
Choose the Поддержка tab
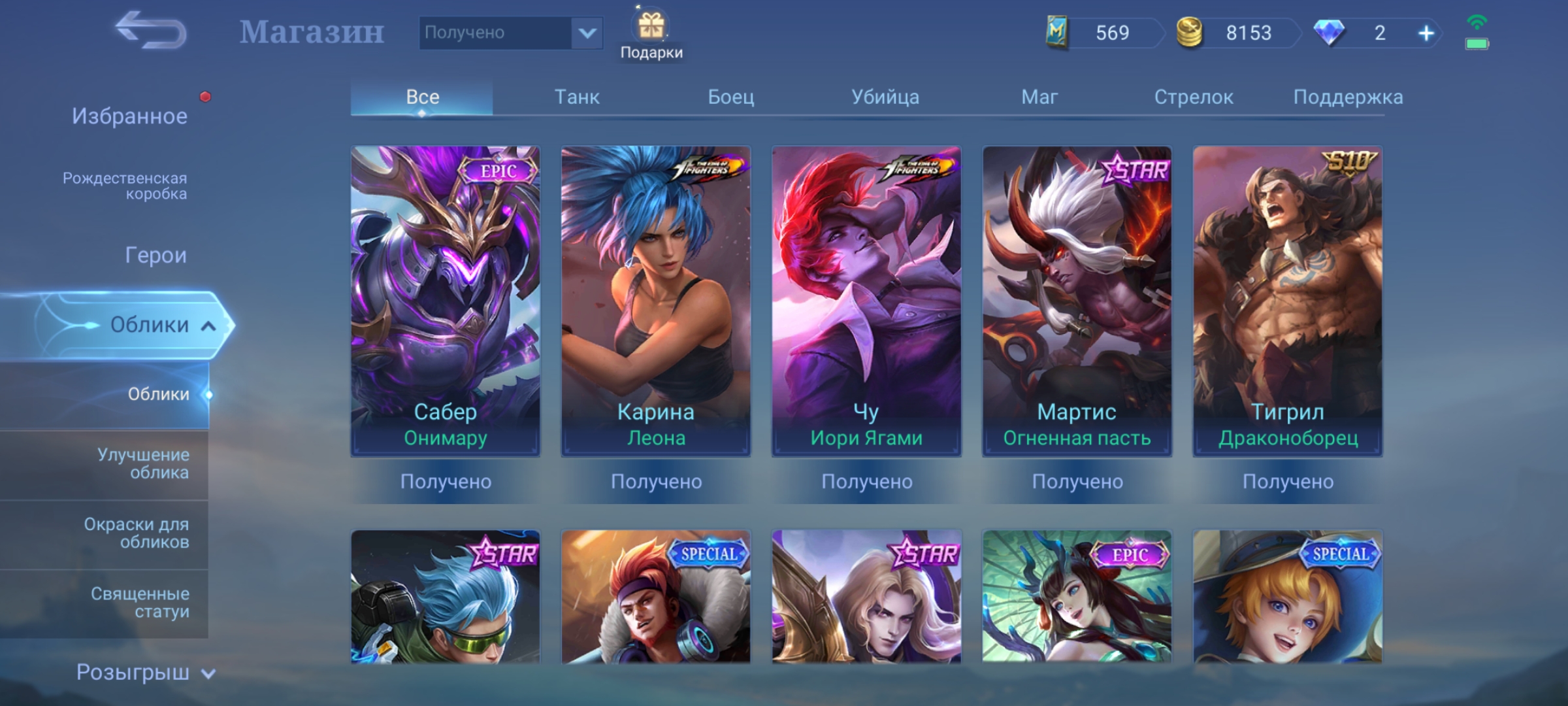click(1347, 97)
